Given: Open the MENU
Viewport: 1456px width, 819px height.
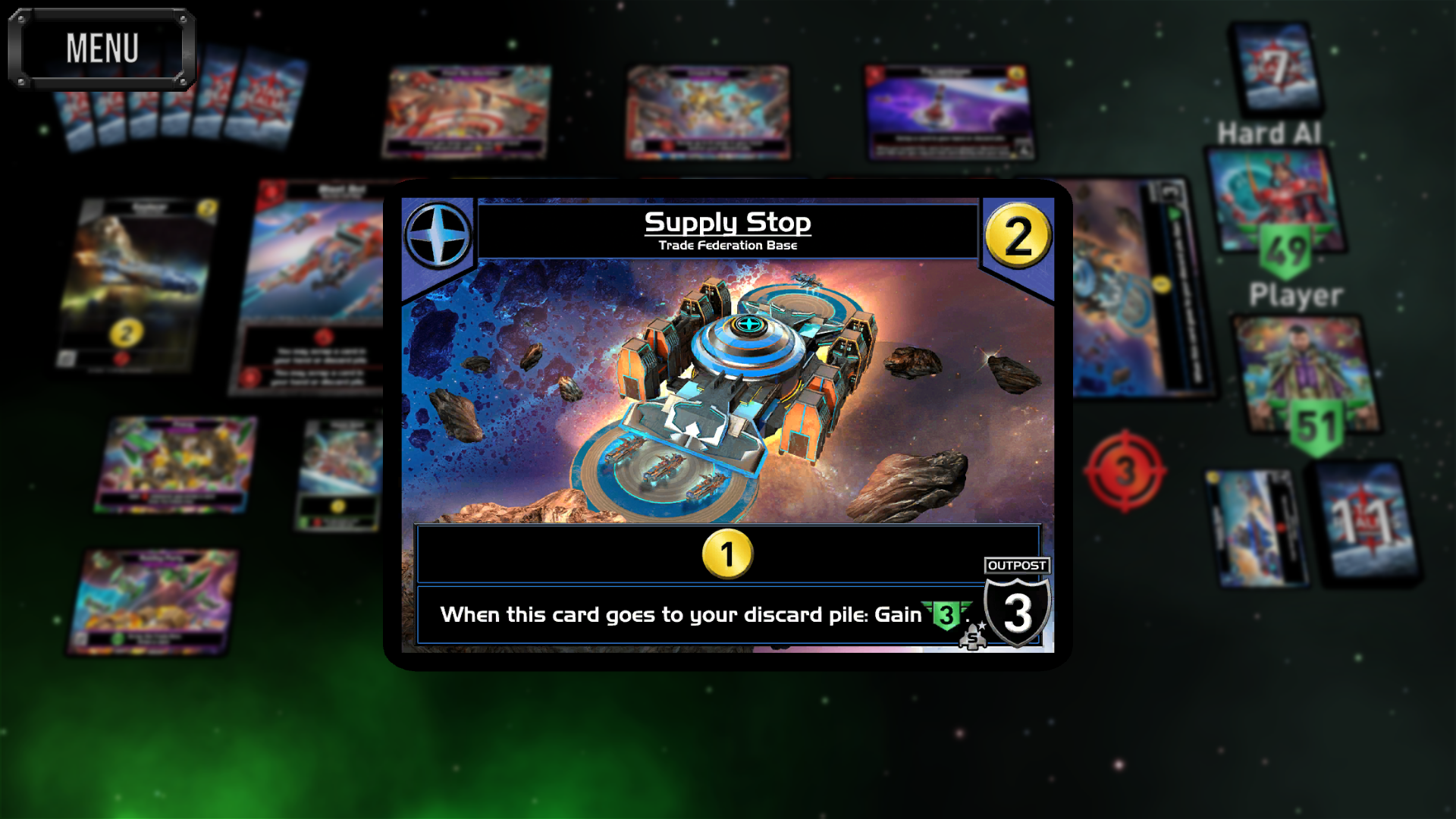Looking at the screenshot, I should 103,47.
